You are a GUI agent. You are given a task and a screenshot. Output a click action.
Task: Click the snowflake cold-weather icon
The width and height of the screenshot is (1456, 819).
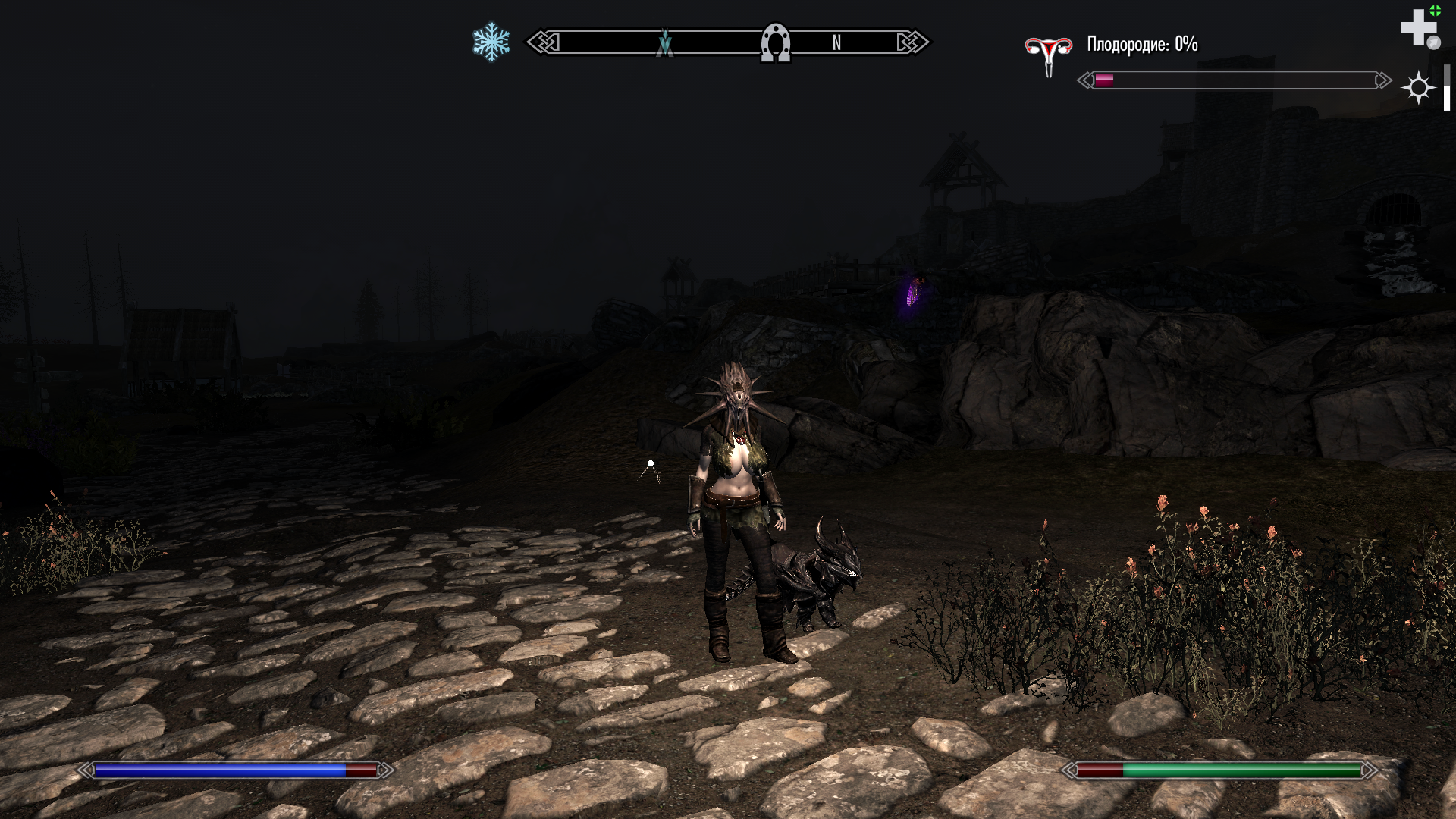(491, 42)
